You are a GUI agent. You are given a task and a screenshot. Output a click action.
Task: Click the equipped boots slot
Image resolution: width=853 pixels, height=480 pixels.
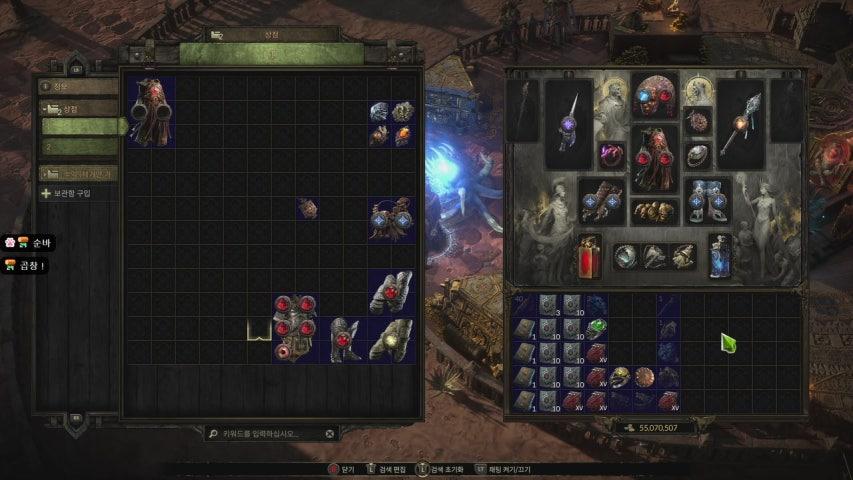pos(708,200)
